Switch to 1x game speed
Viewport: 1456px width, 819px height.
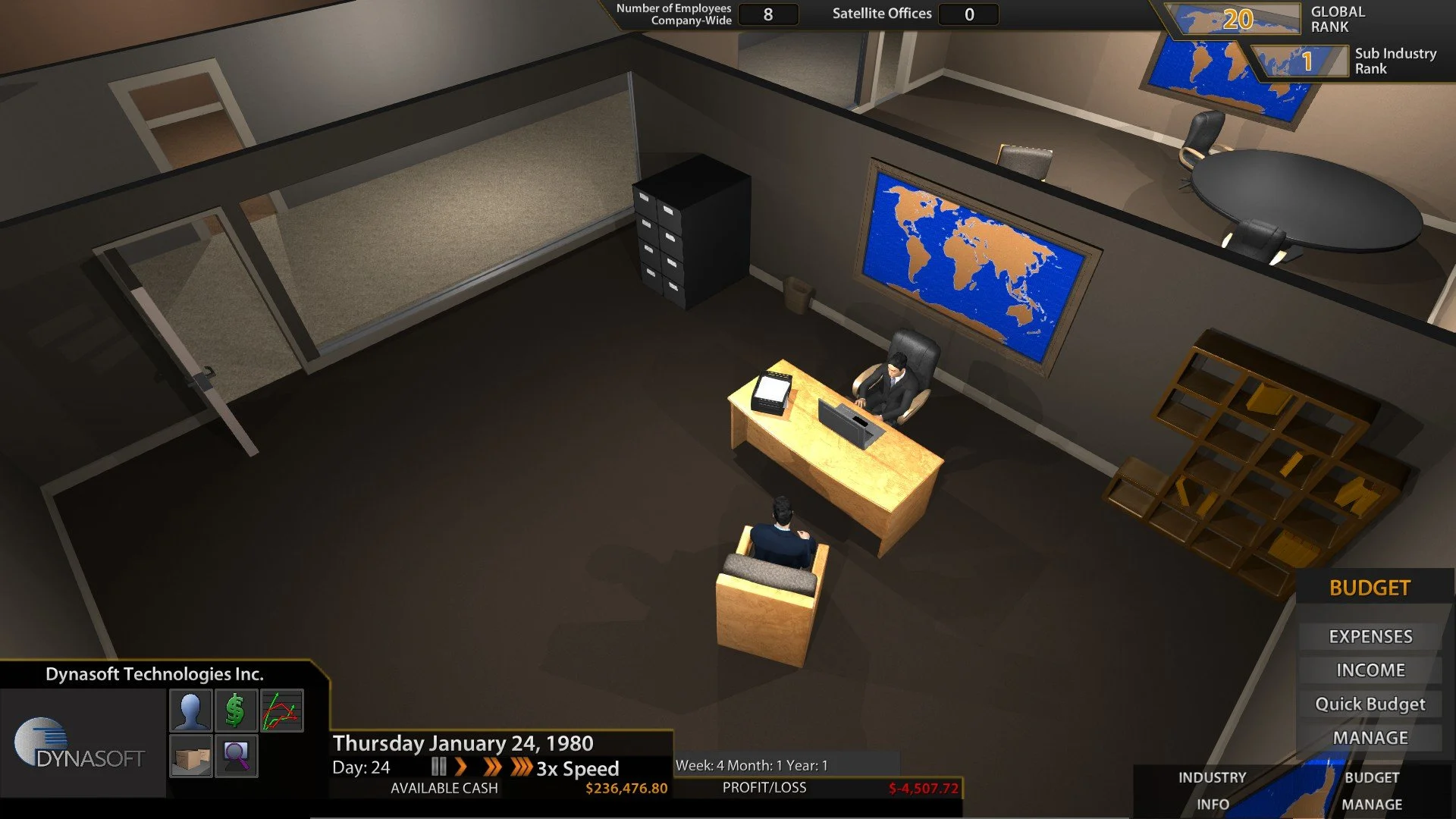tap(461, 767)
